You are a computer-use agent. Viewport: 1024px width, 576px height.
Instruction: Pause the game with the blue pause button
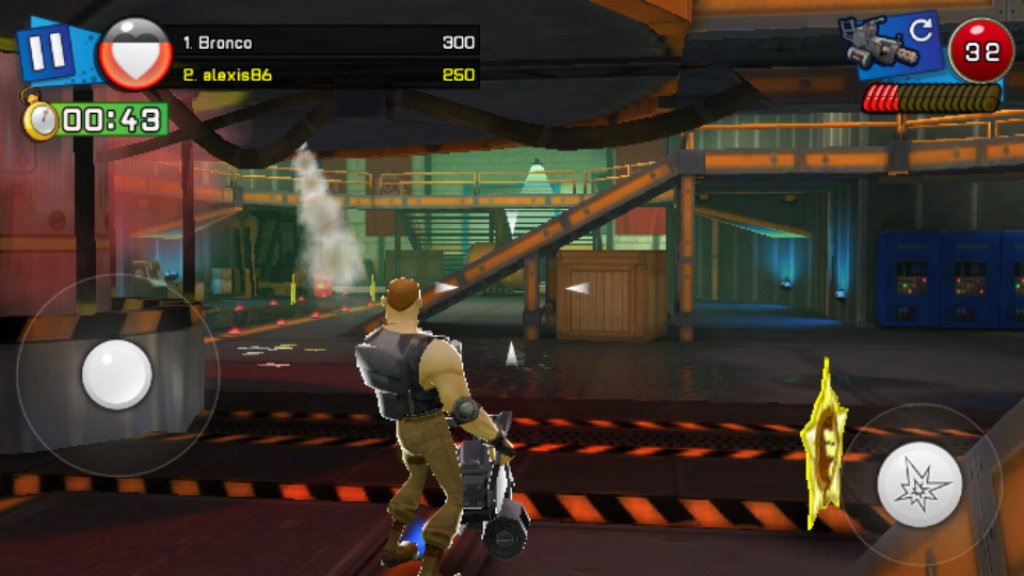click(45, 50)
